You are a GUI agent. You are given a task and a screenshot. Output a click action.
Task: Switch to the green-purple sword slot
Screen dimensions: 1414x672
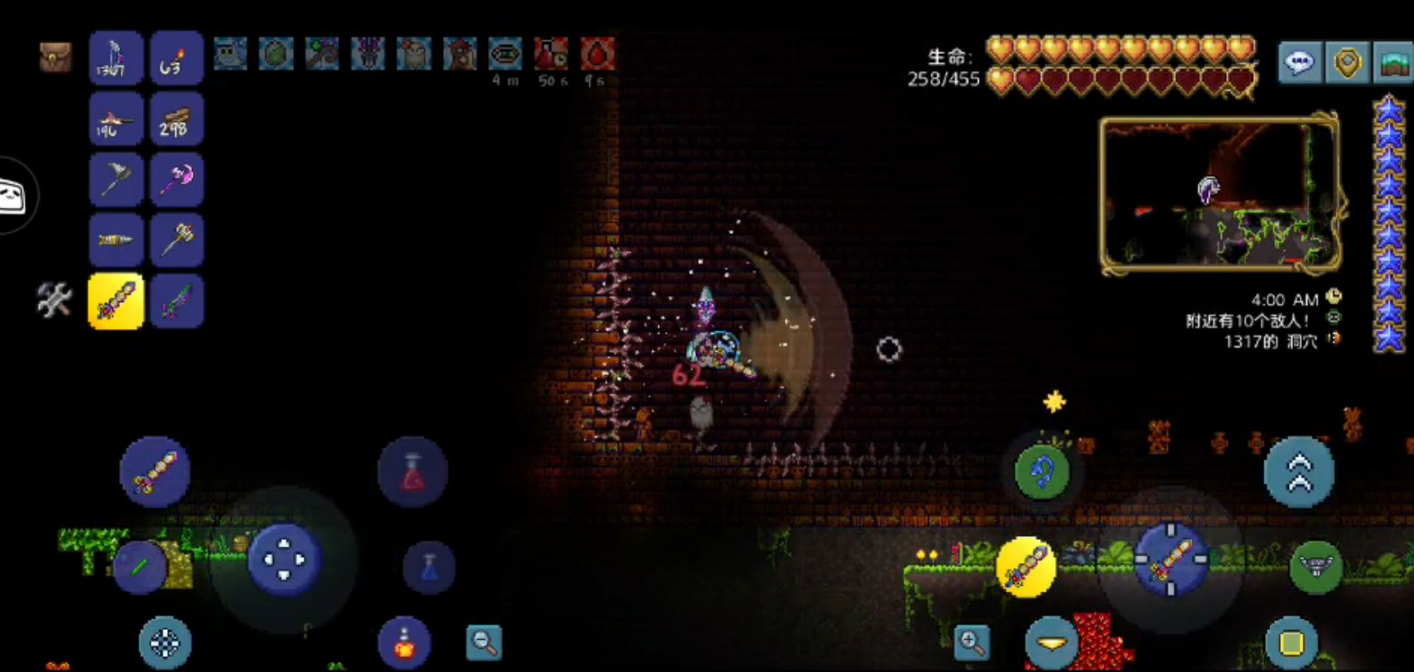[177, 301]
